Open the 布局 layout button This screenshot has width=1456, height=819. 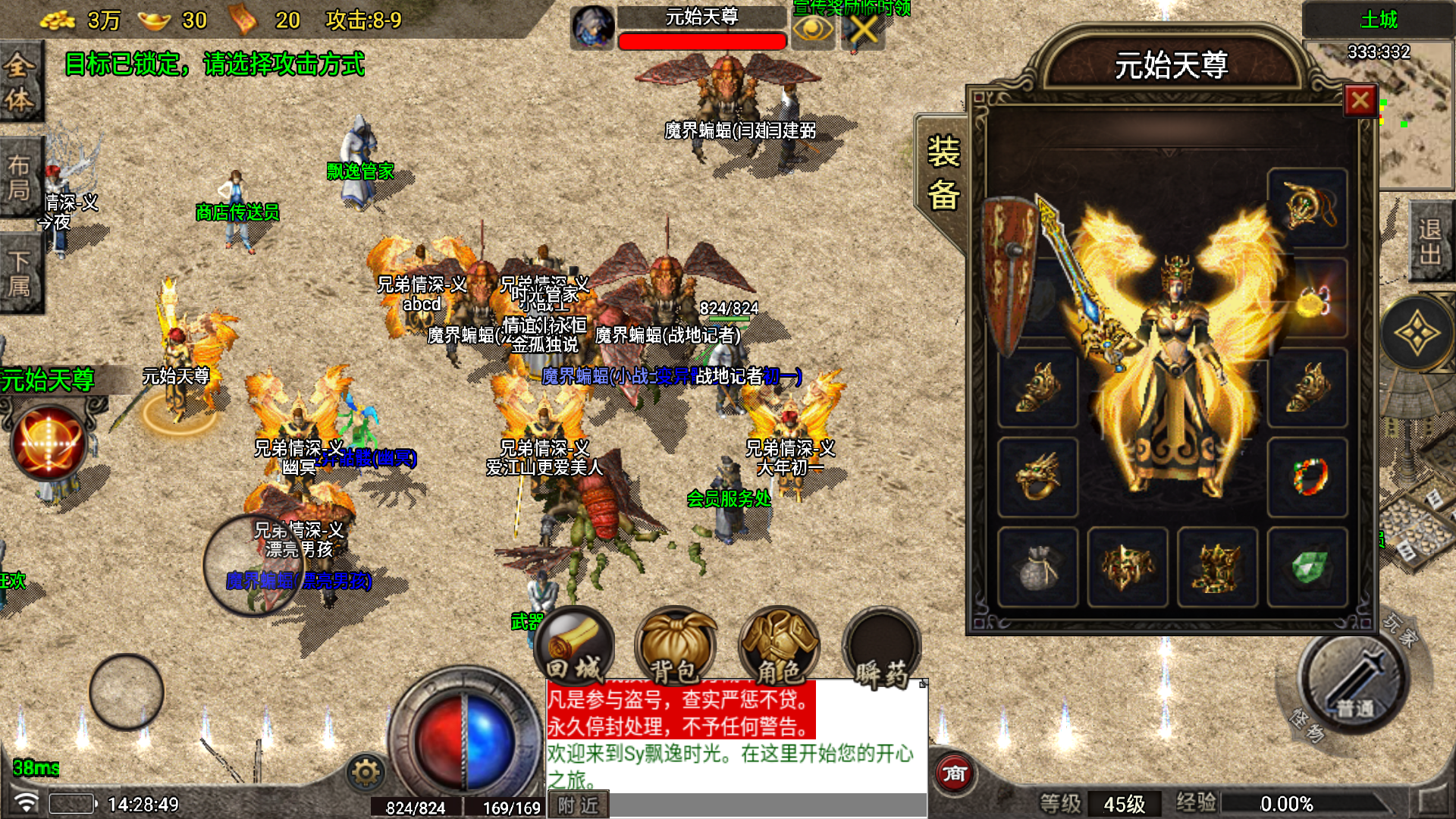pyautogui.click(x=20, y=177)
